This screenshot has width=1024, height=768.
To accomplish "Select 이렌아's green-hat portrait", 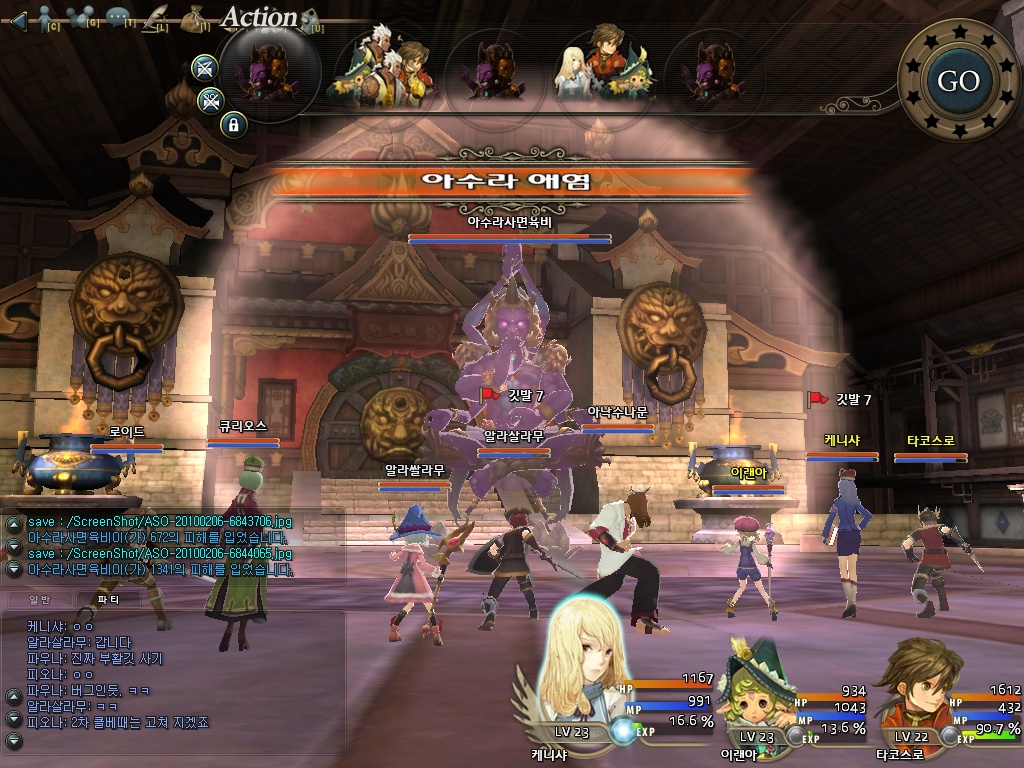I will [x=760, y=690].
